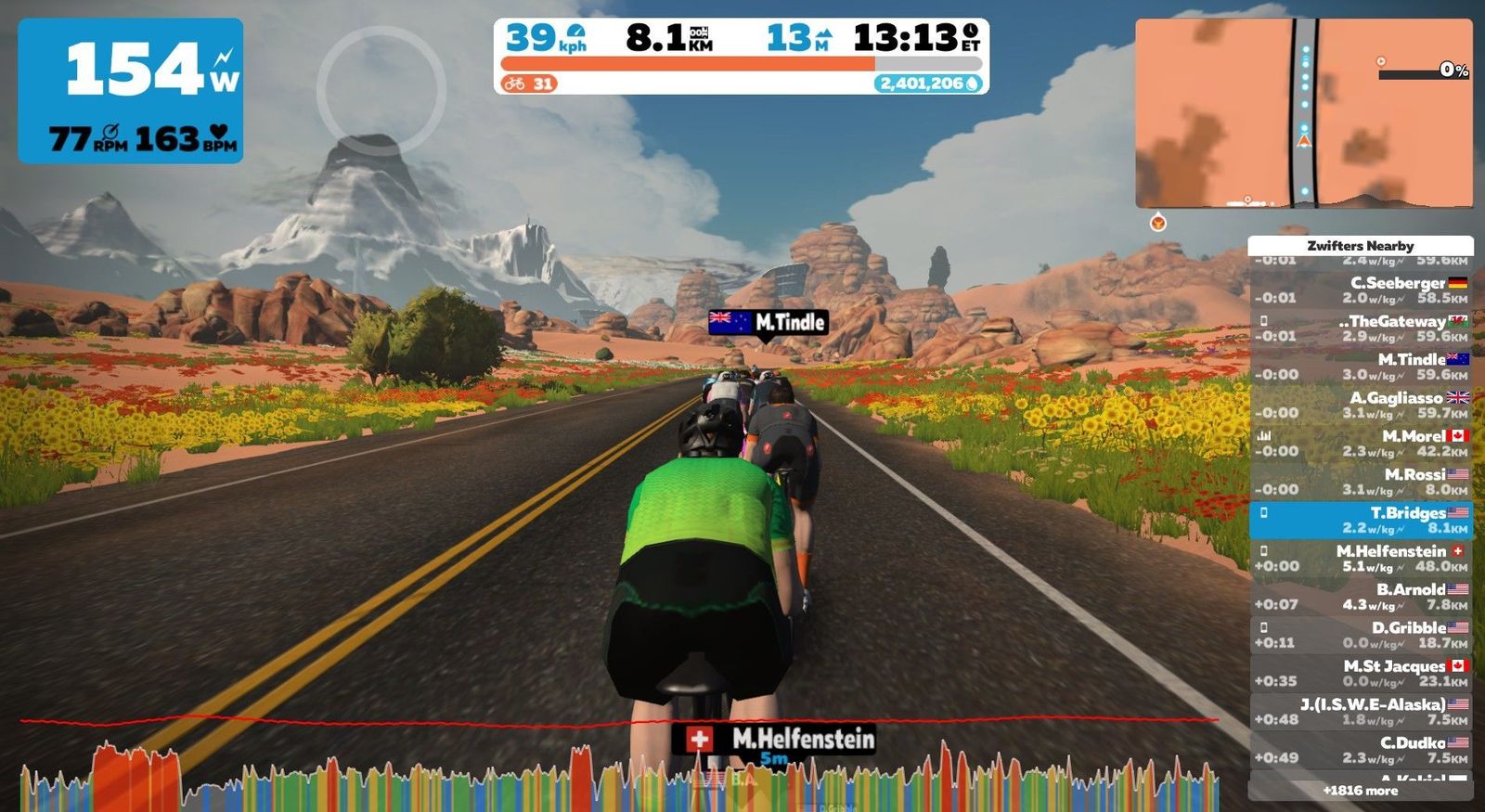Select M.Tindle's row in the nearby riders list
The height and width of the screenshot is (812, 1485).
pyautogui.click(x=1361, y=367)
